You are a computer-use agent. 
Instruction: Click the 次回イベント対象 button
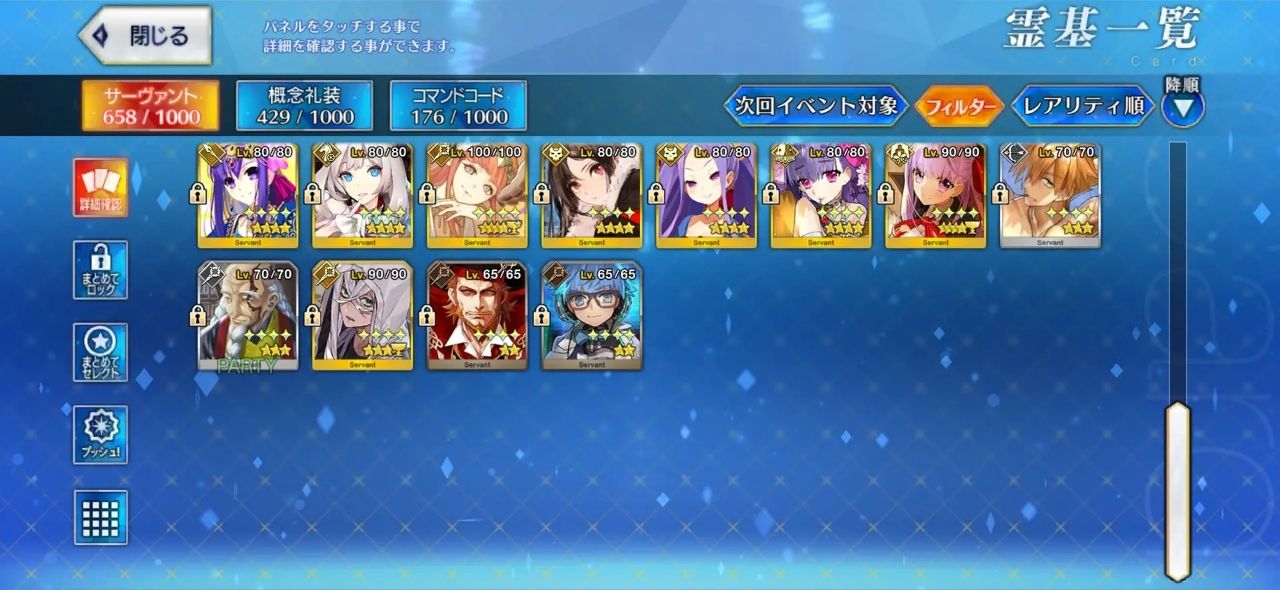816,106
